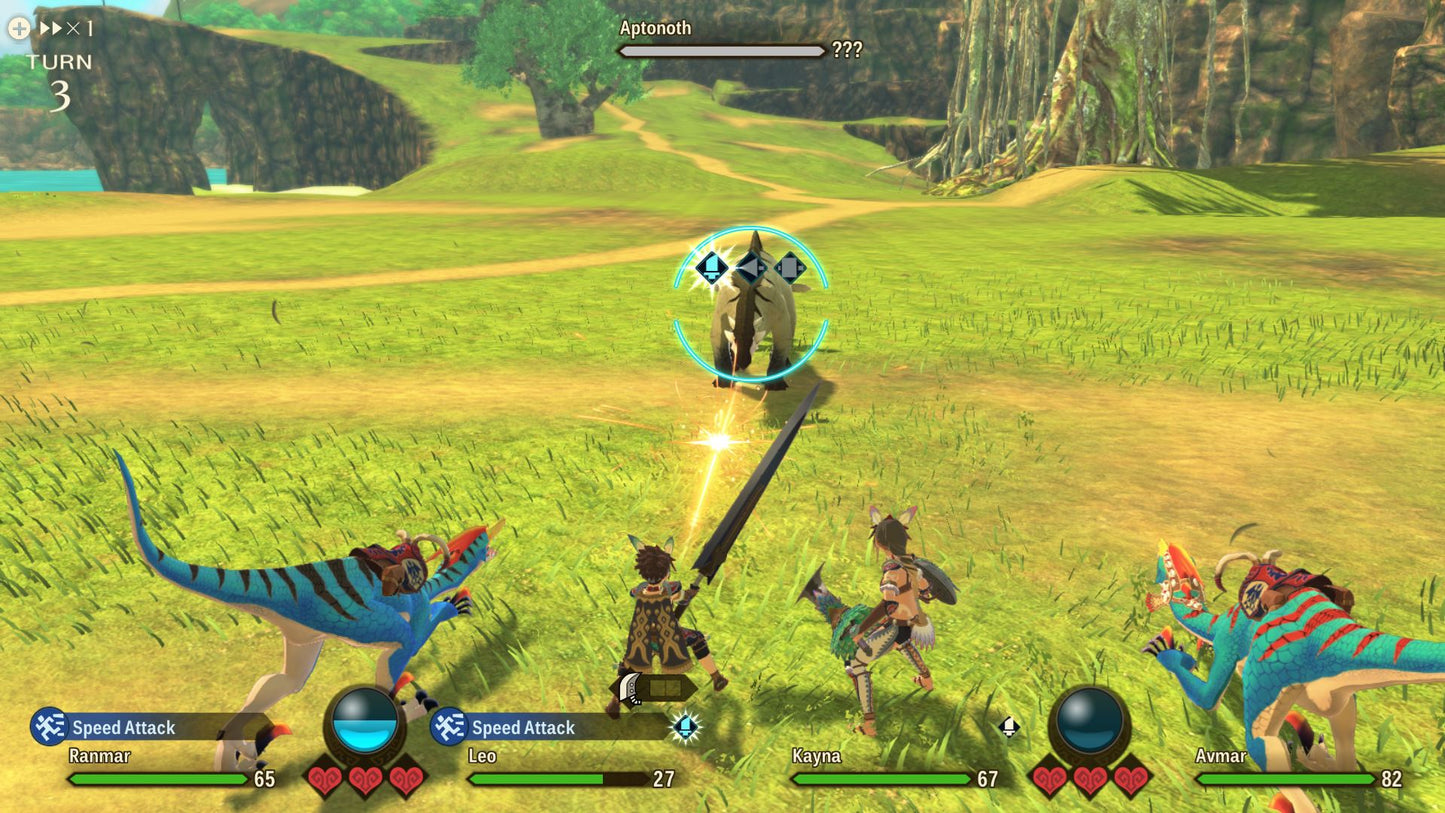1445x813 pixels.
Task: Click the Speed Attack label above Leo
Action: [525, 728]
